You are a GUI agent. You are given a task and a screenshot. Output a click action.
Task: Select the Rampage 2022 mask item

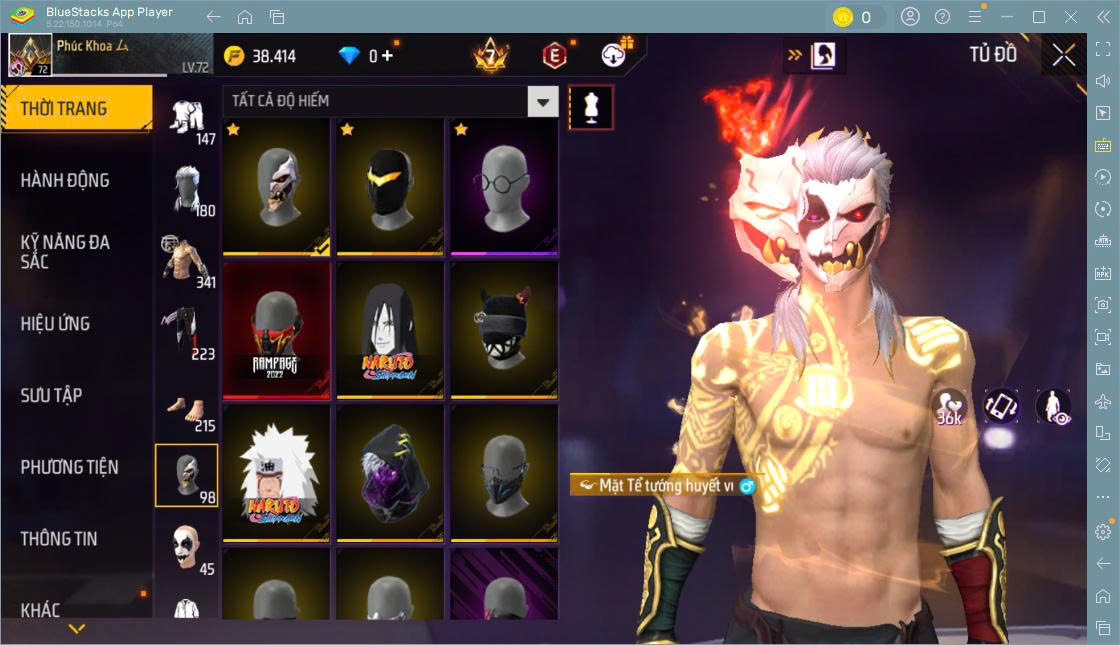tap(276, 330)
